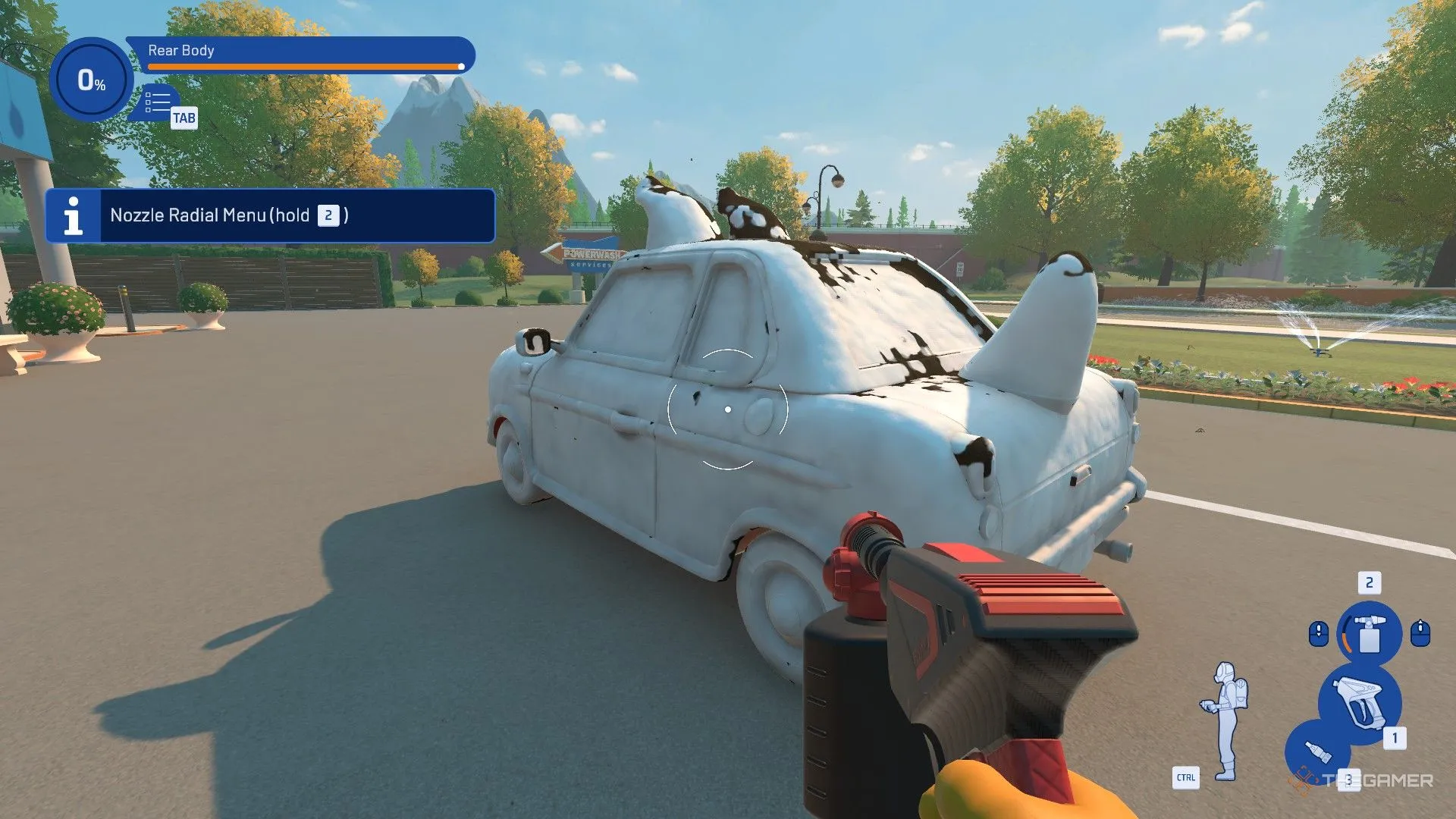This screenshot has height=819, width=1456.
Task: Click the mouse scroll-down indicator icon
Action: pyautogui.click(x=1319, y=635)
